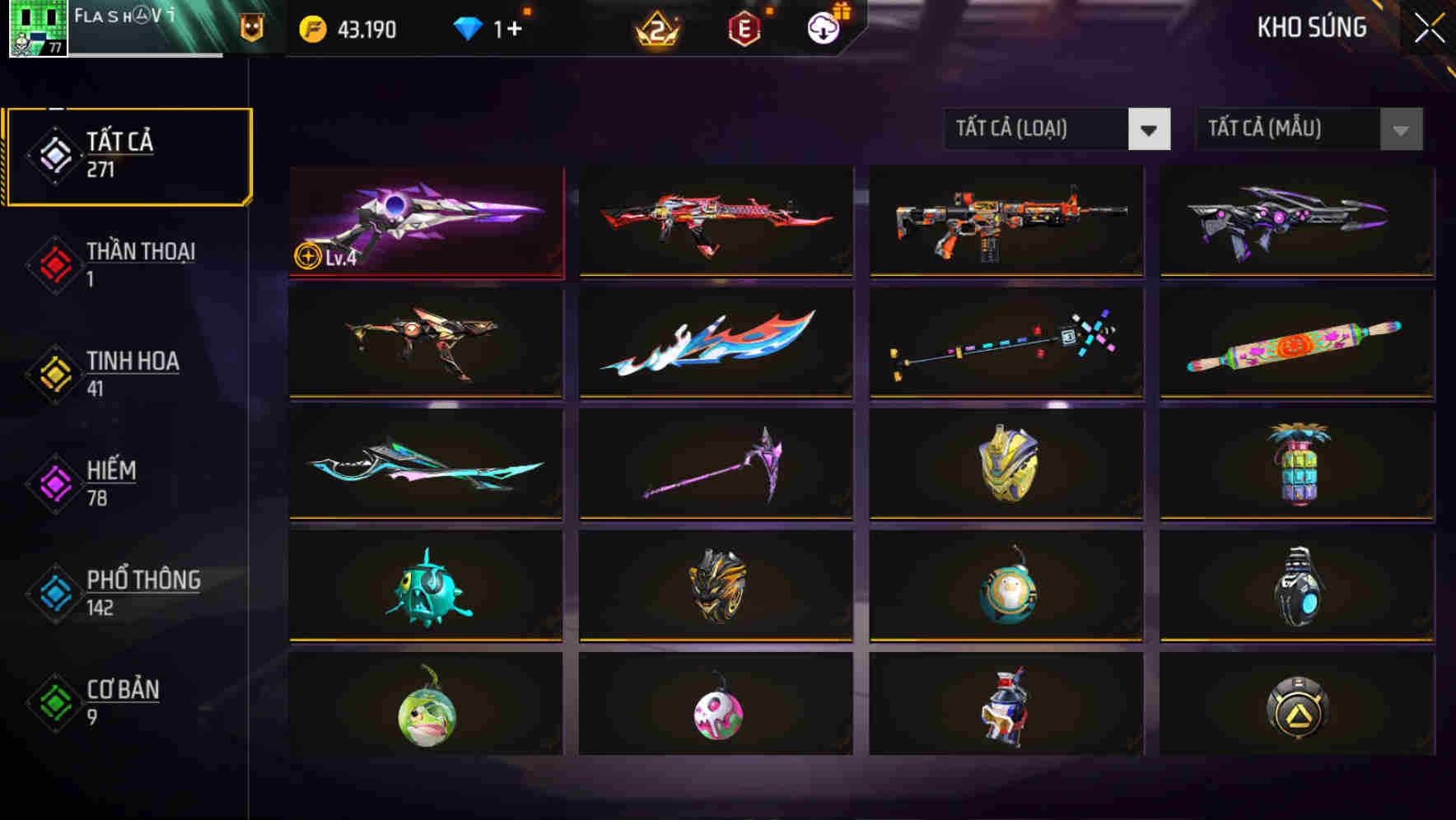
Task: Click the white Tất Cả rarity diamond icon
Action: tap(54, 155)
